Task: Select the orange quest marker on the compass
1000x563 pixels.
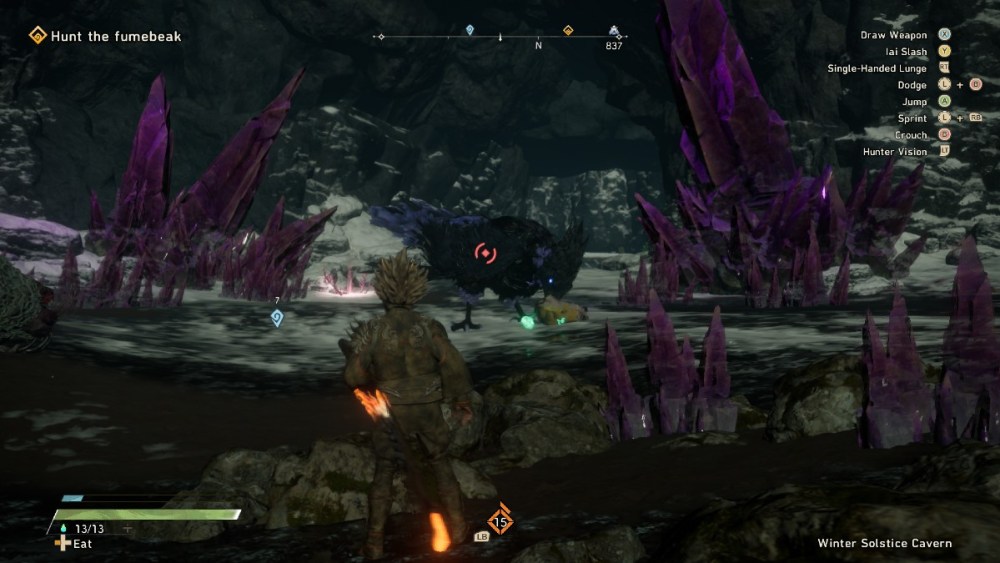Action: [x=568, y=31]
